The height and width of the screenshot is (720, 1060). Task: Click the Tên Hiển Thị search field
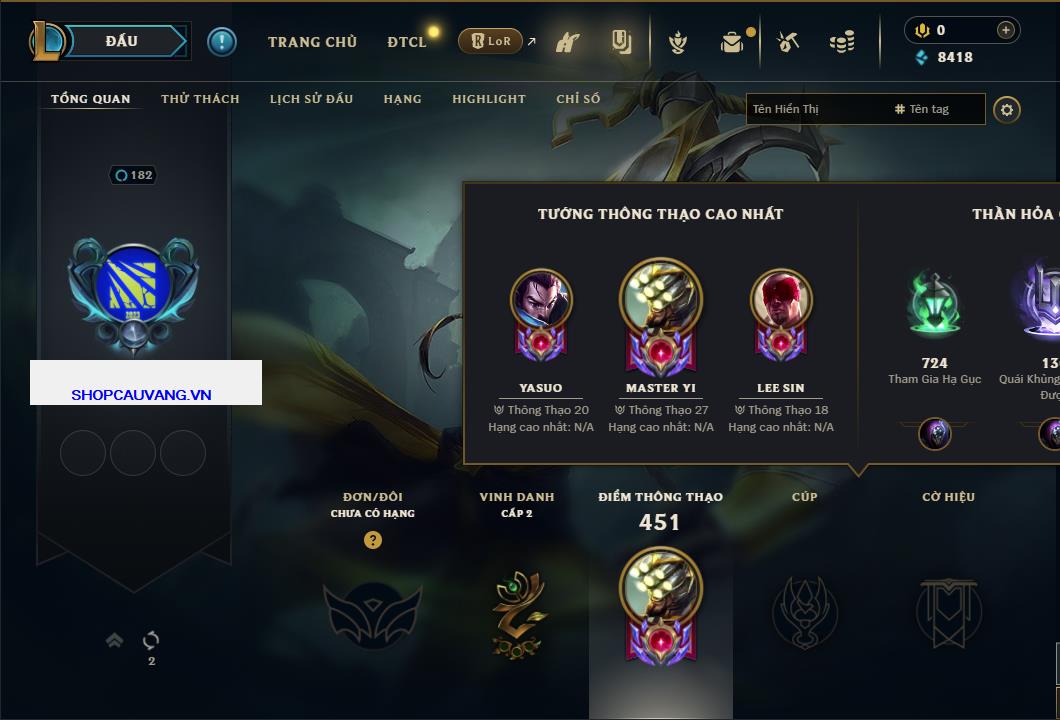pyautogui.click(x=815, y=109)
